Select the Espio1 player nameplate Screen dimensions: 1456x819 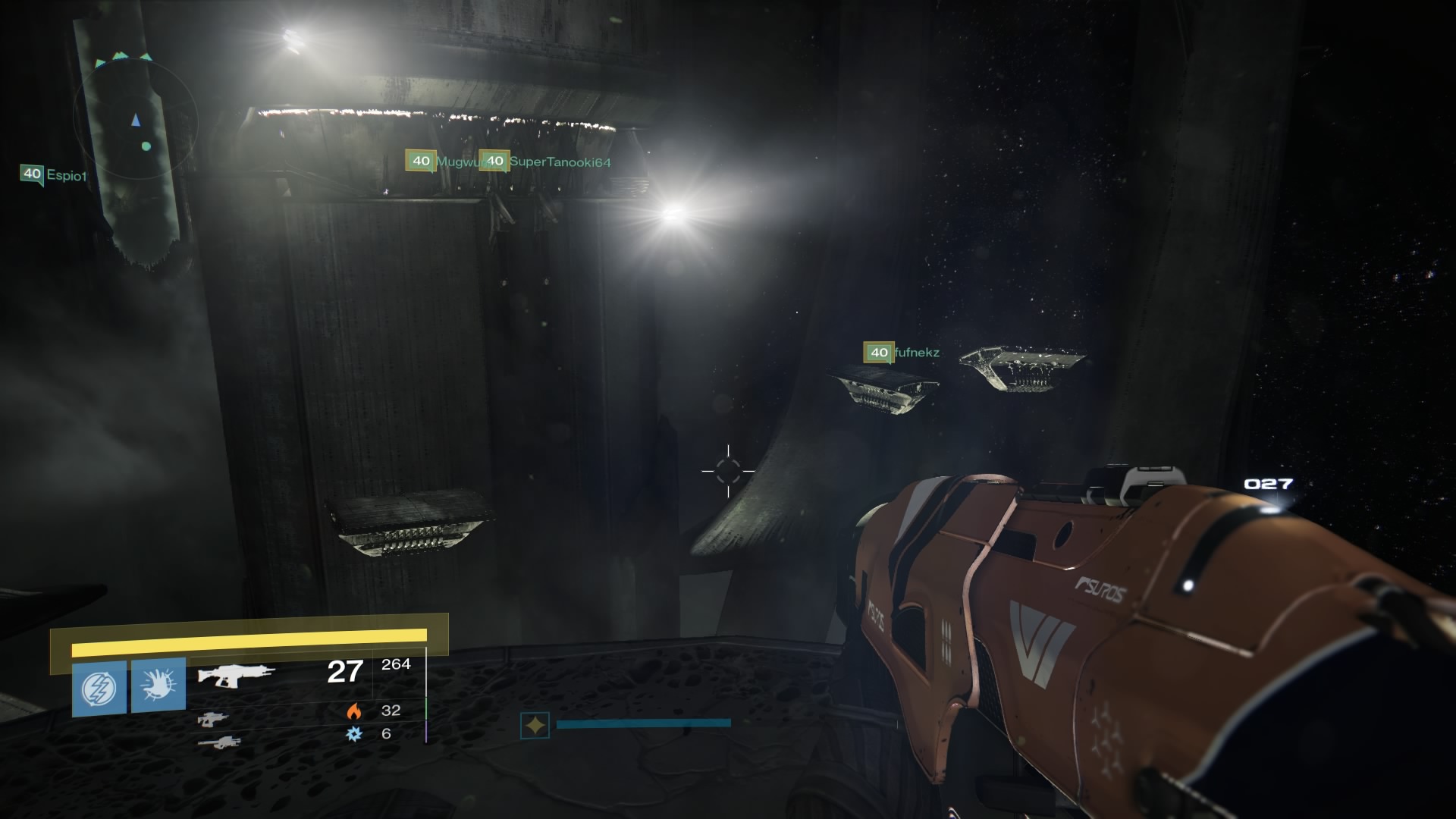(67, 174)
